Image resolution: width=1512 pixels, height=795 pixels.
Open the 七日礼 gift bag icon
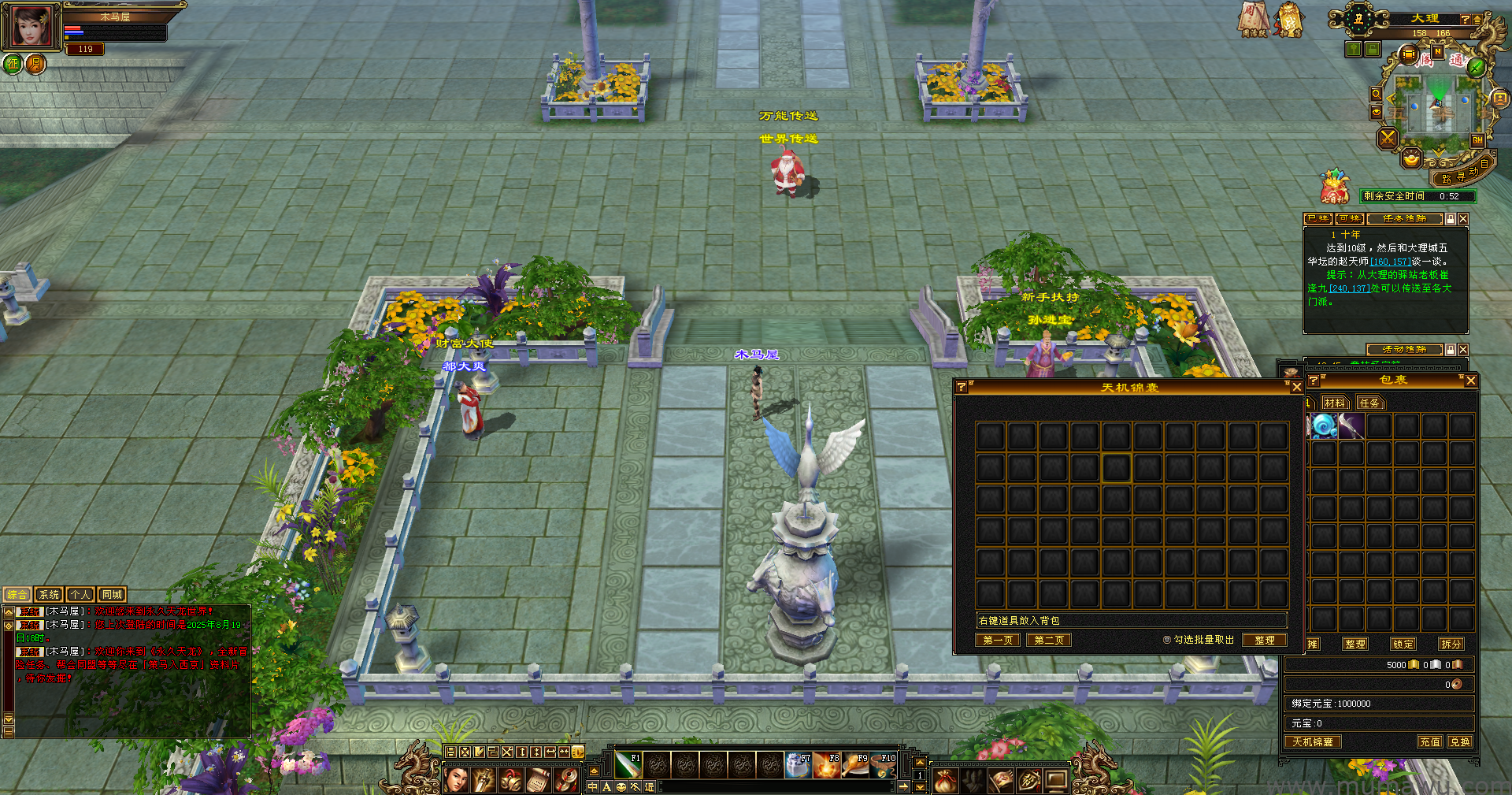(x=1334, y=188)
